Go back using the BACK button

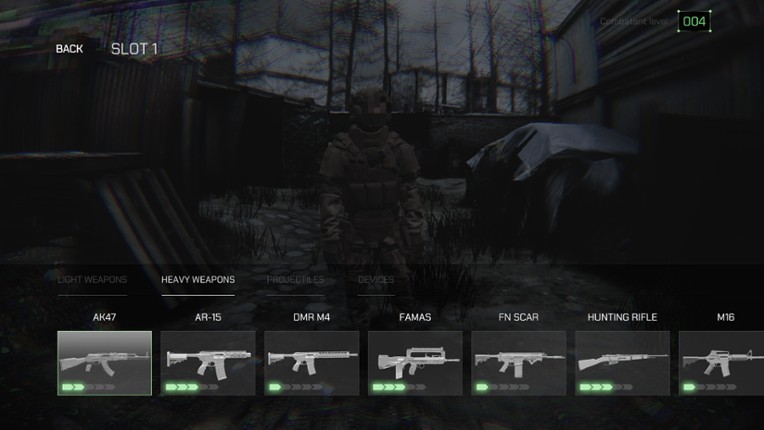point(69,49)
